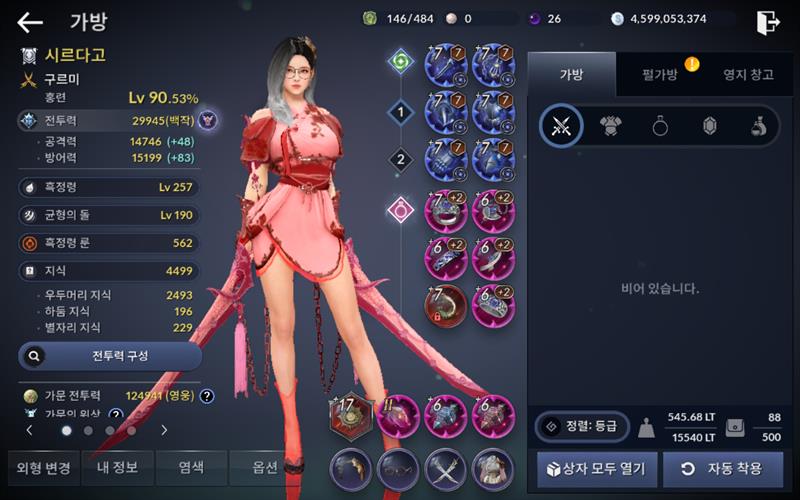Select equipment preset 2
Viewport: 800px width, 500px height.
pyautogui.click(x=401, y=159)
